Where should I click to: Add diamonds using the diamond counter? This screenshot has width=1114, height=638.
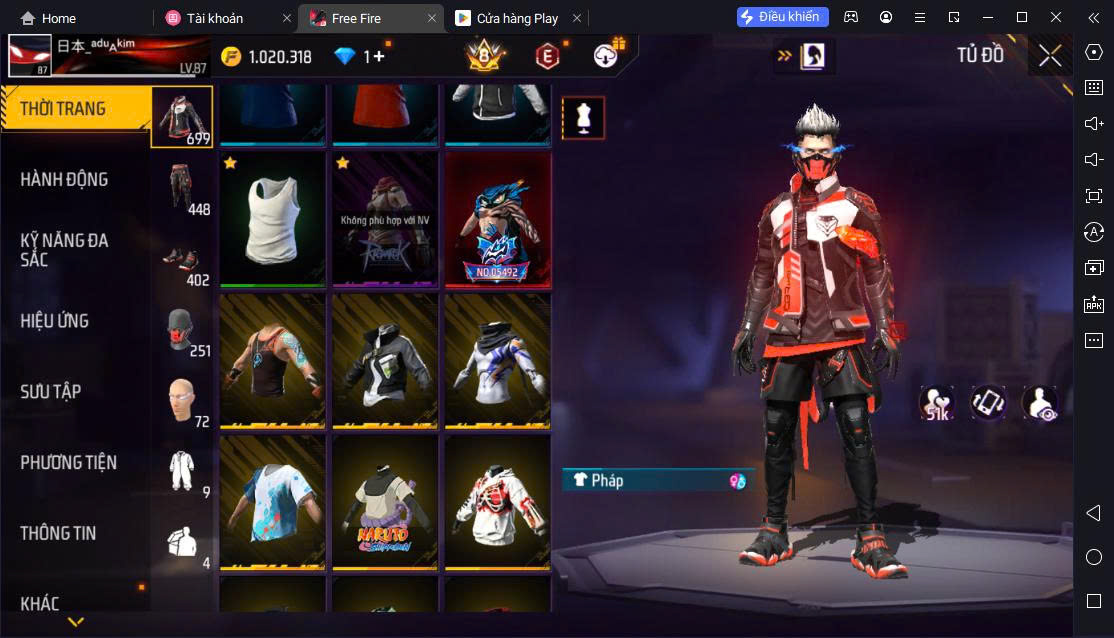click(x=360, y=57)
